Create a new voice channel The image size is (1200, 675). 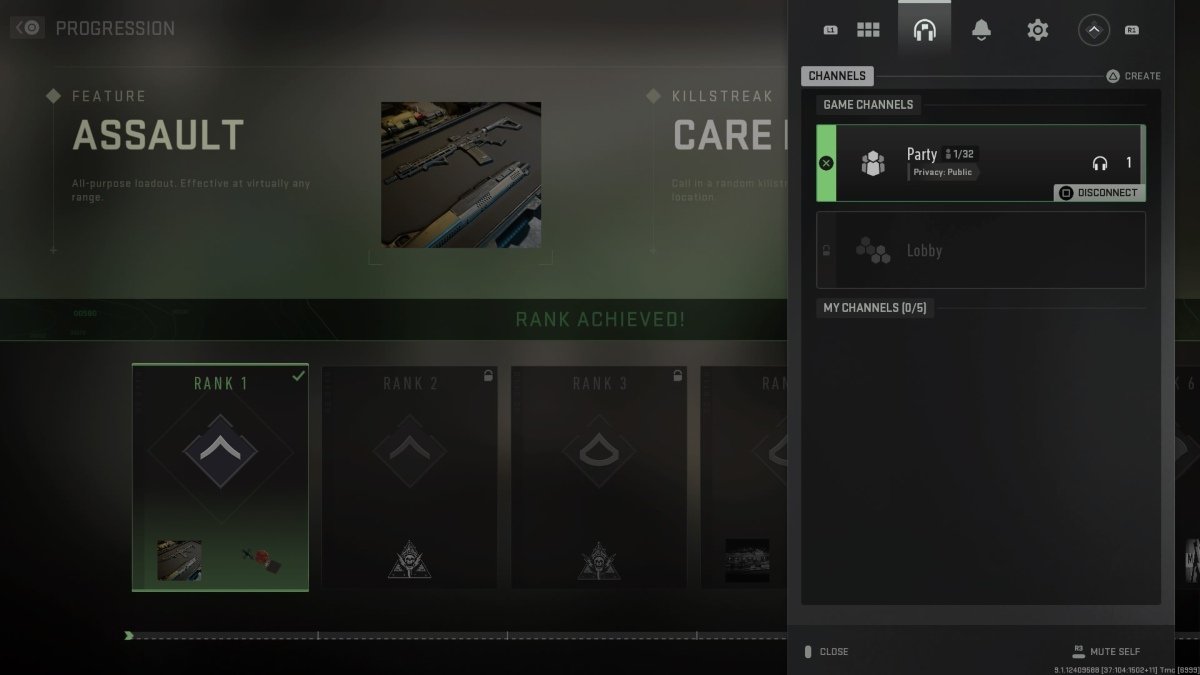click(1133, 76)
